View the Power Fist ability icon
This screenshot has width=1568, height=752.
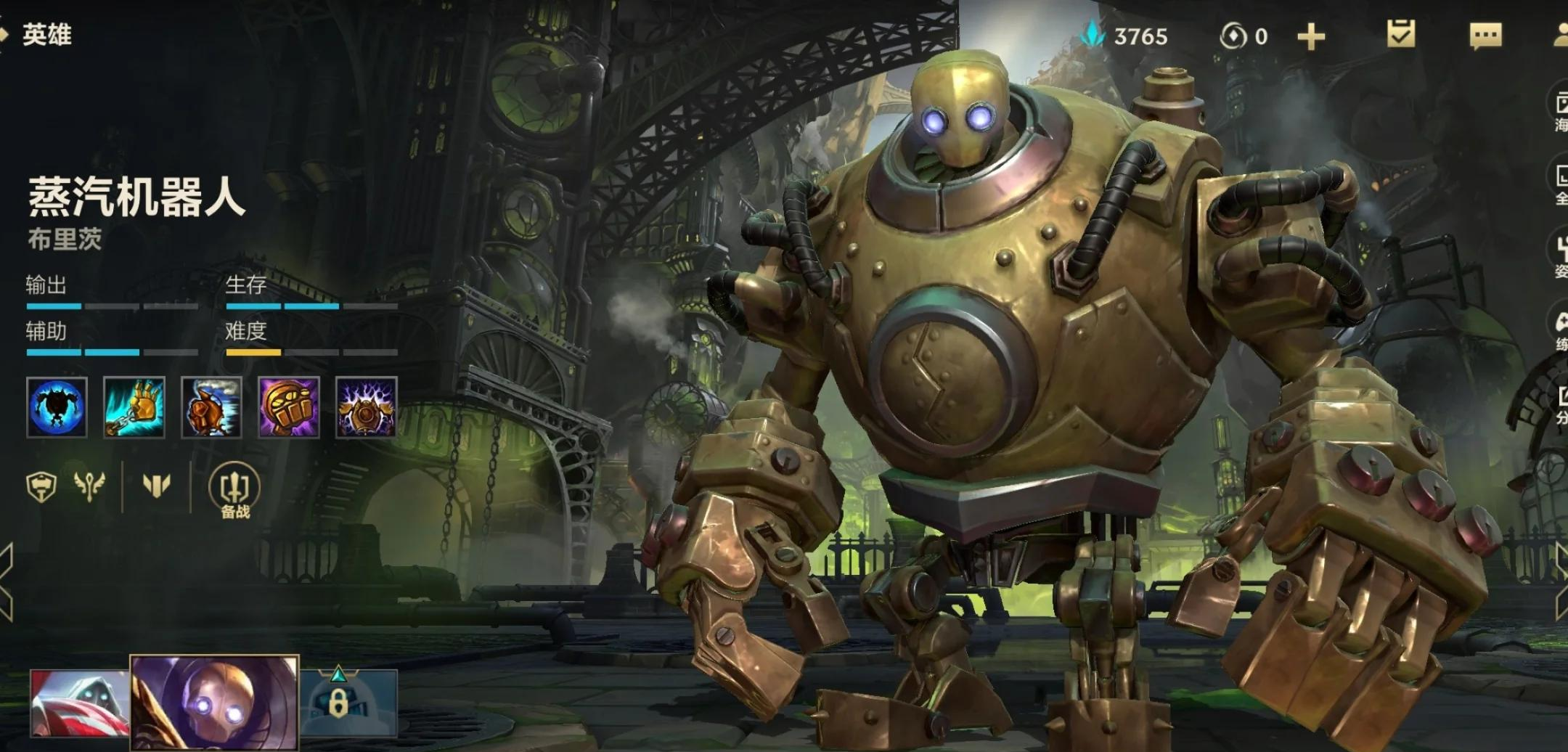(289, 407)
